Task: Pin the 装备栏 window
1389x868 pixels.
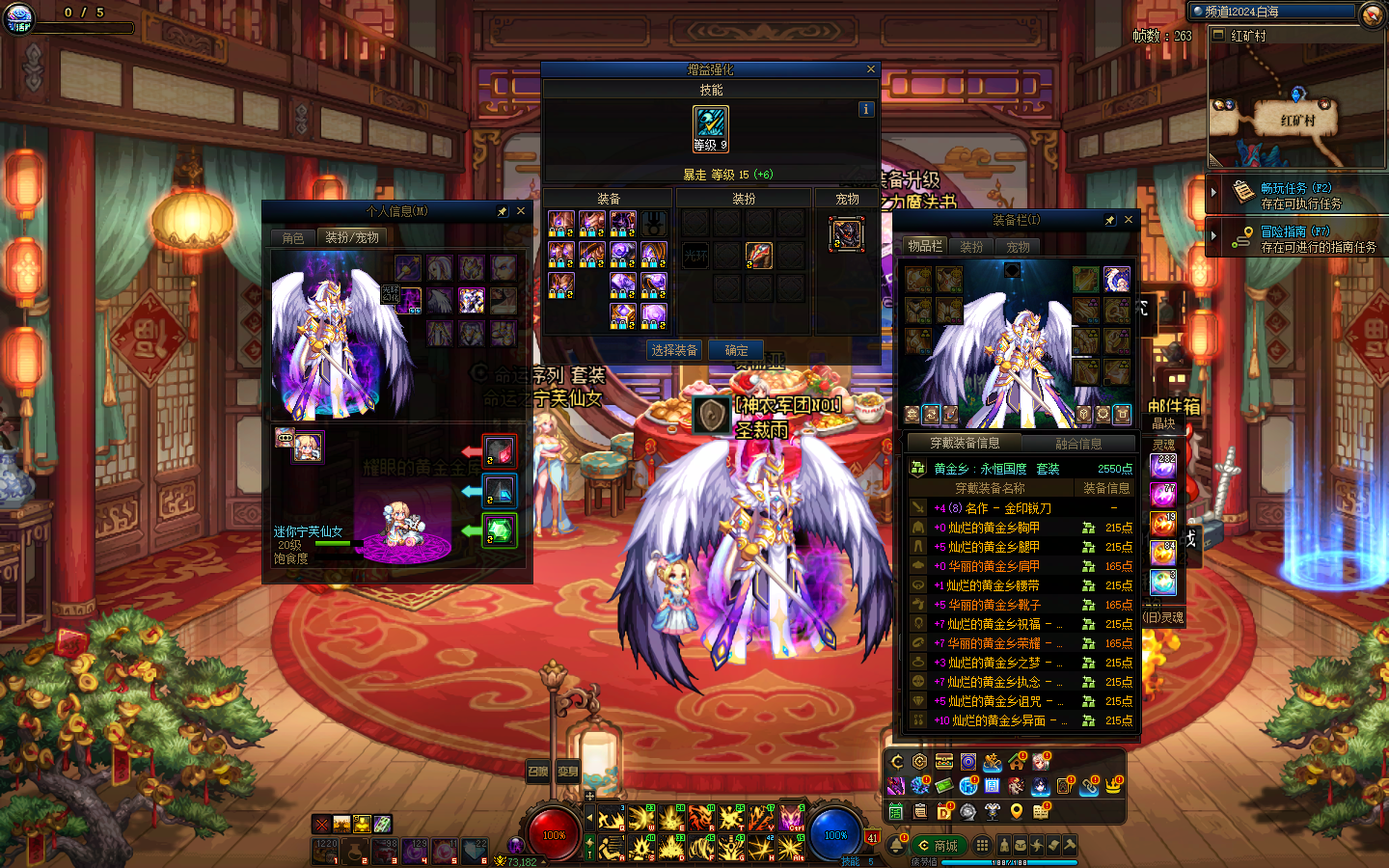Action: pyautogui.click(x=1110, y=220)
